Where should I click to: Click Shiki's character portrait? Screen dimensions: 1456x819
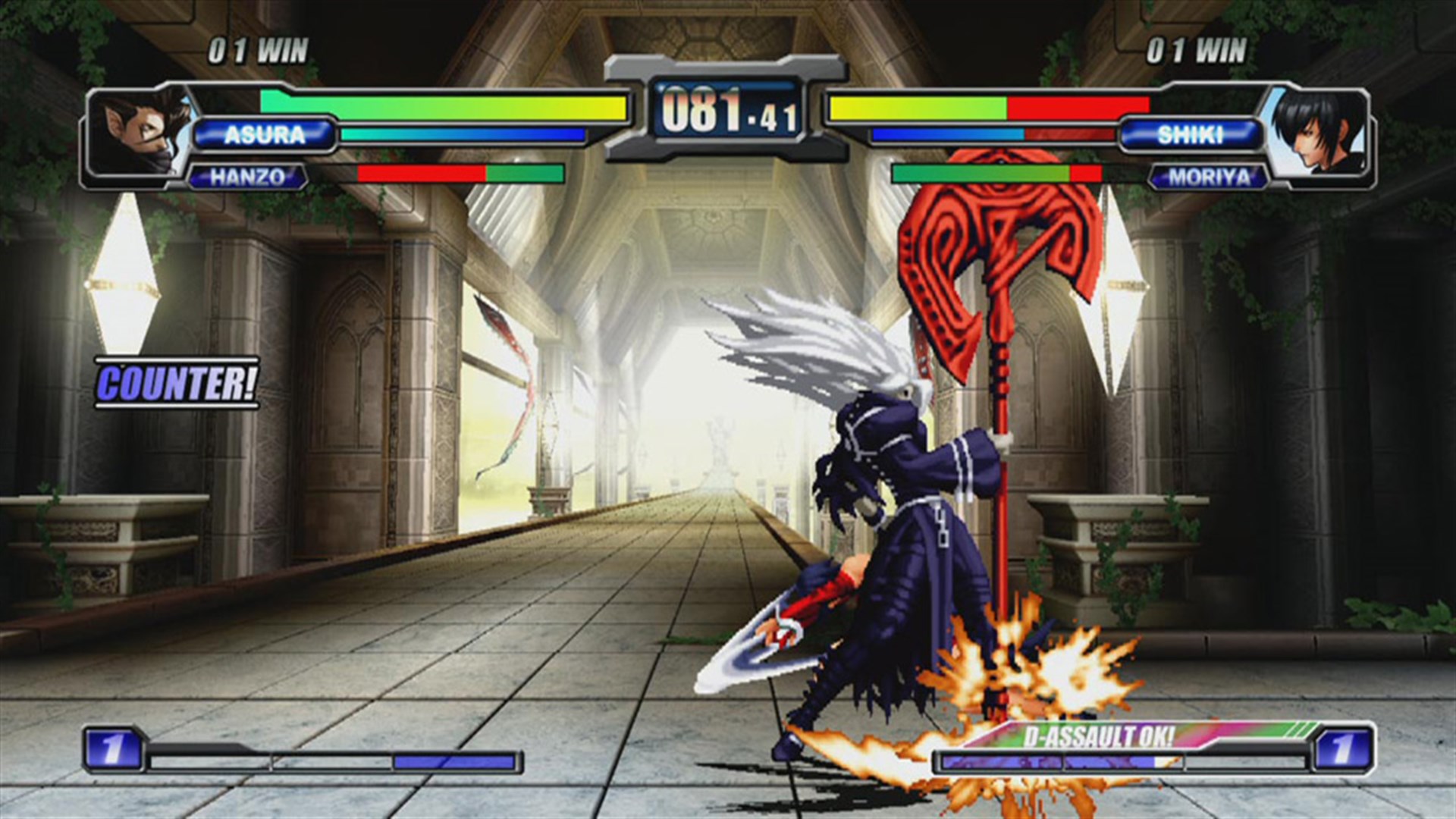(x=1319, y=136)
